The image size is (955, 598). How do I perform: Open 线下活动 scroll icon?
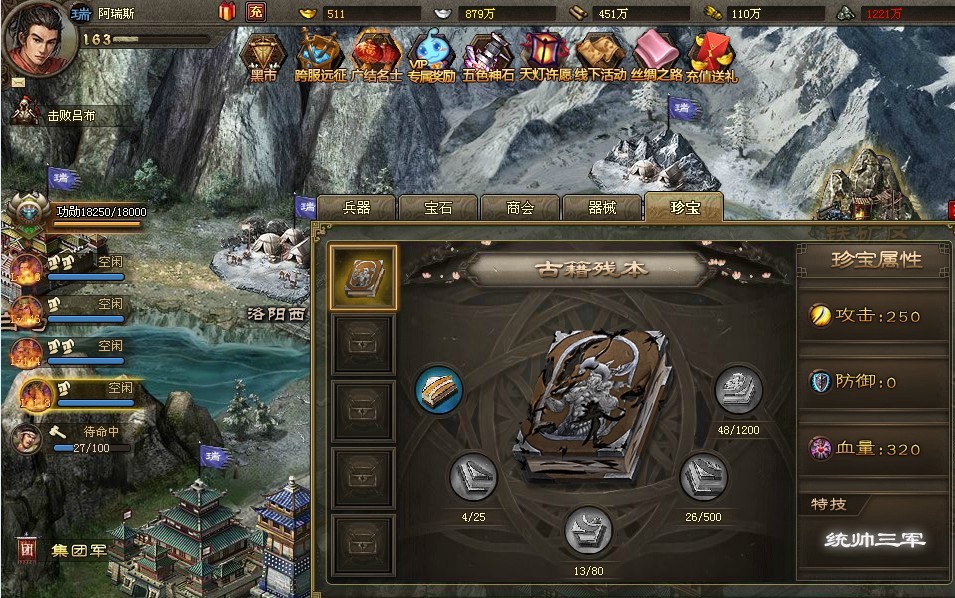[600, 53]
